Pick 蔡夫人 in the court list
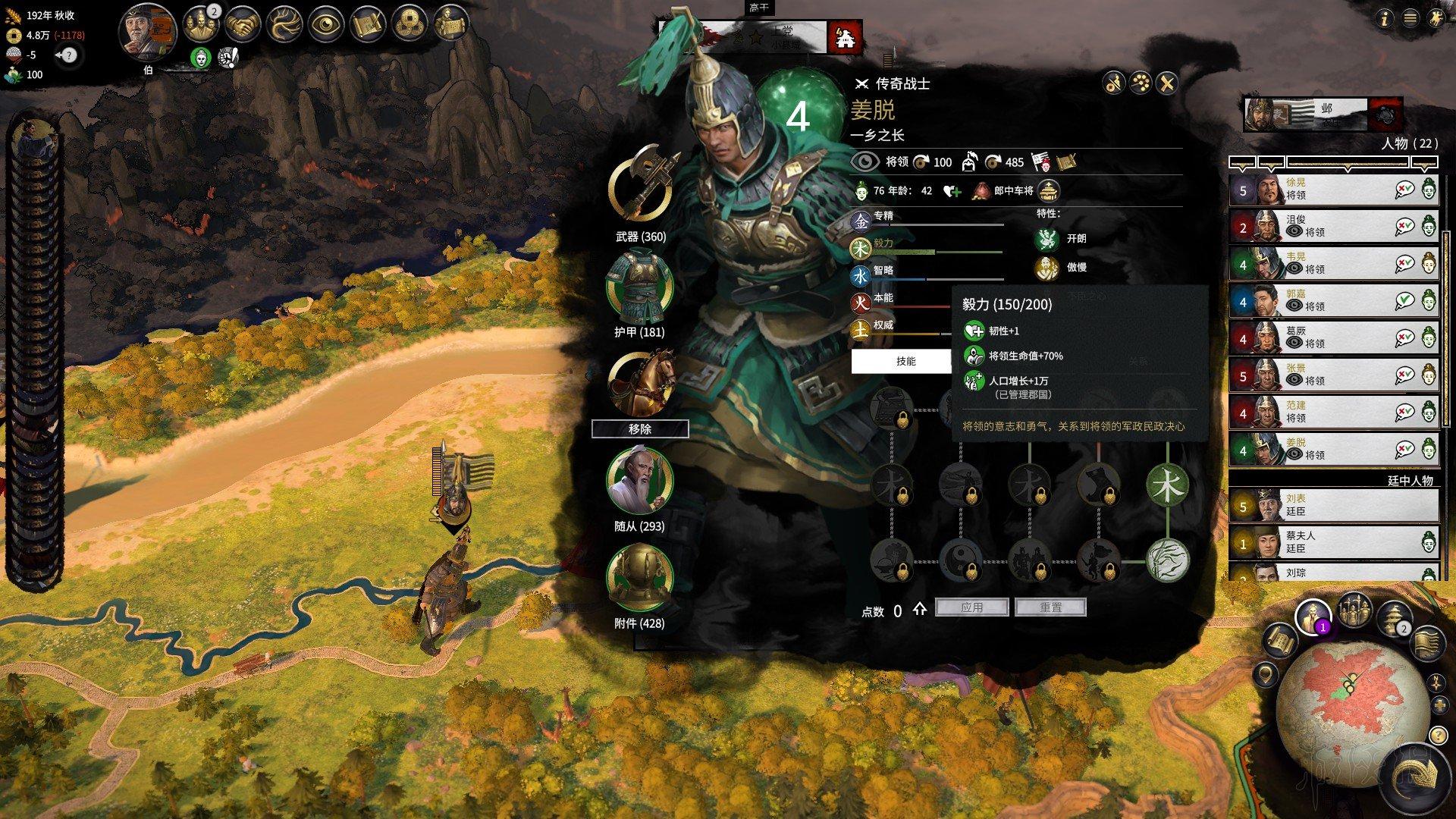This screenshot has height=819, width=1456. [1332, 542]
